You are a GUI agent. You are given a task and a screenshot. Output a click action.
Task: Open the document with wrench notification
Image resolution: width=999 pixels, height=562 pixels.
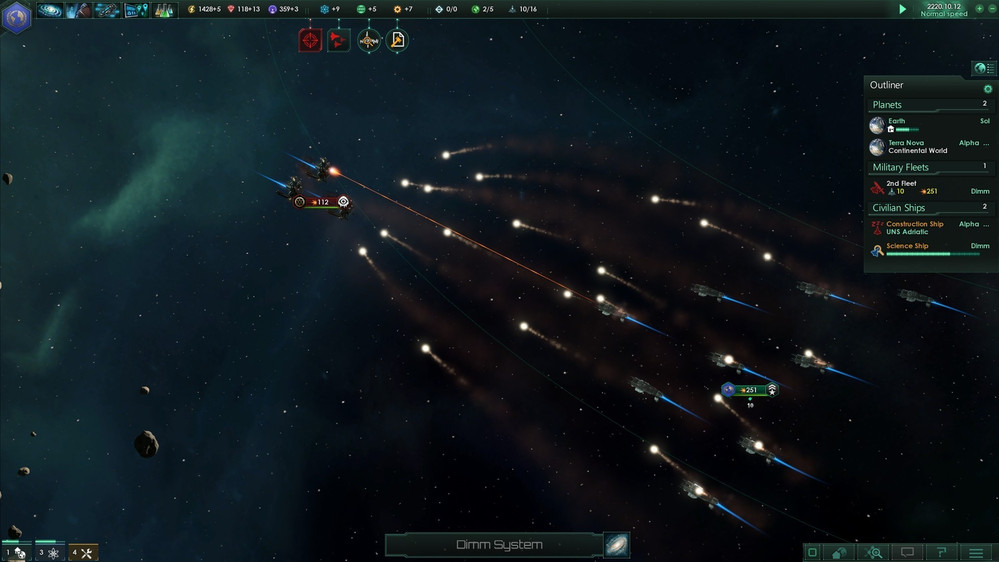[397, 40]
